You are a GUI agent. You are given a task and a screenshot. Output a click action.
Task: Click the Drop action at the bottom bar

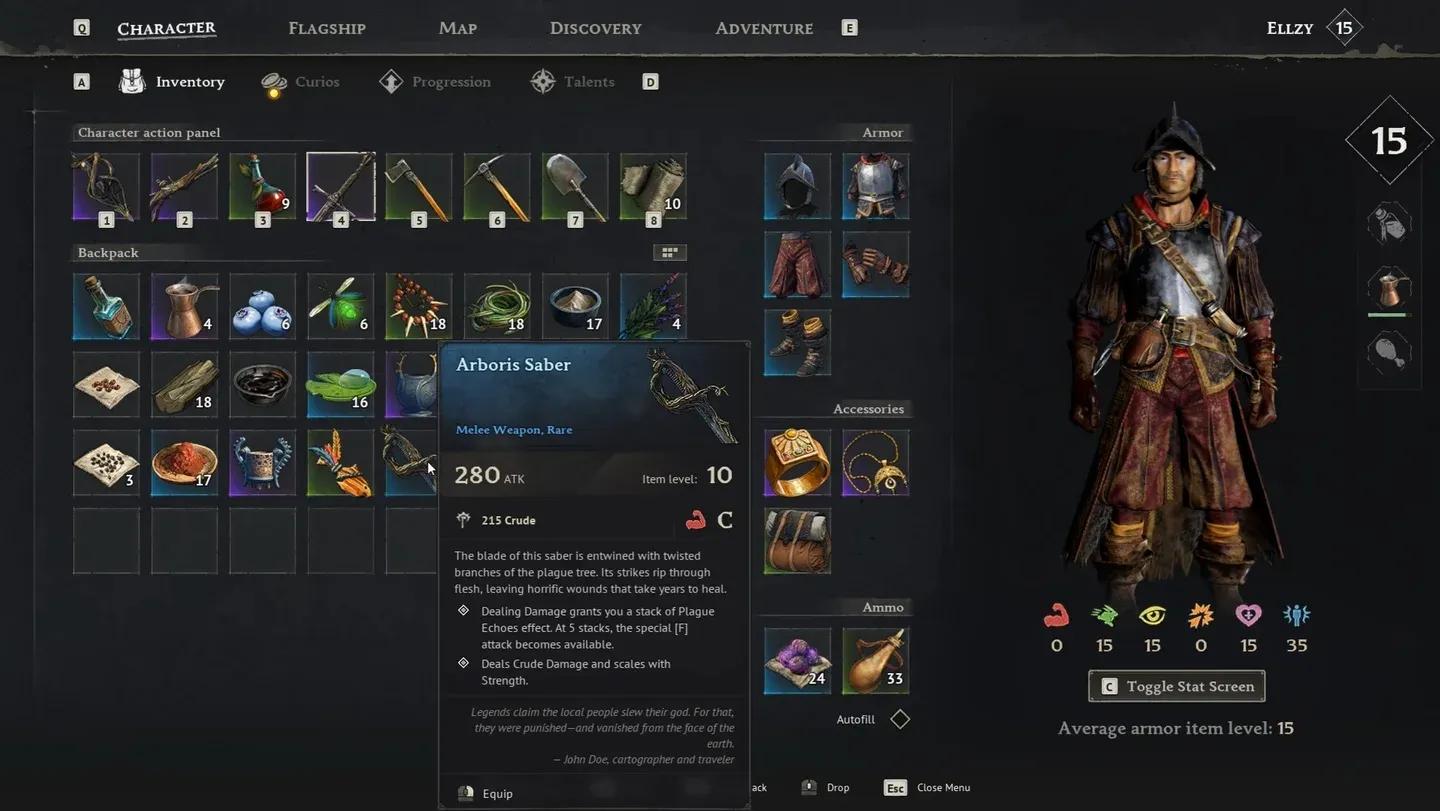[834, 787]
